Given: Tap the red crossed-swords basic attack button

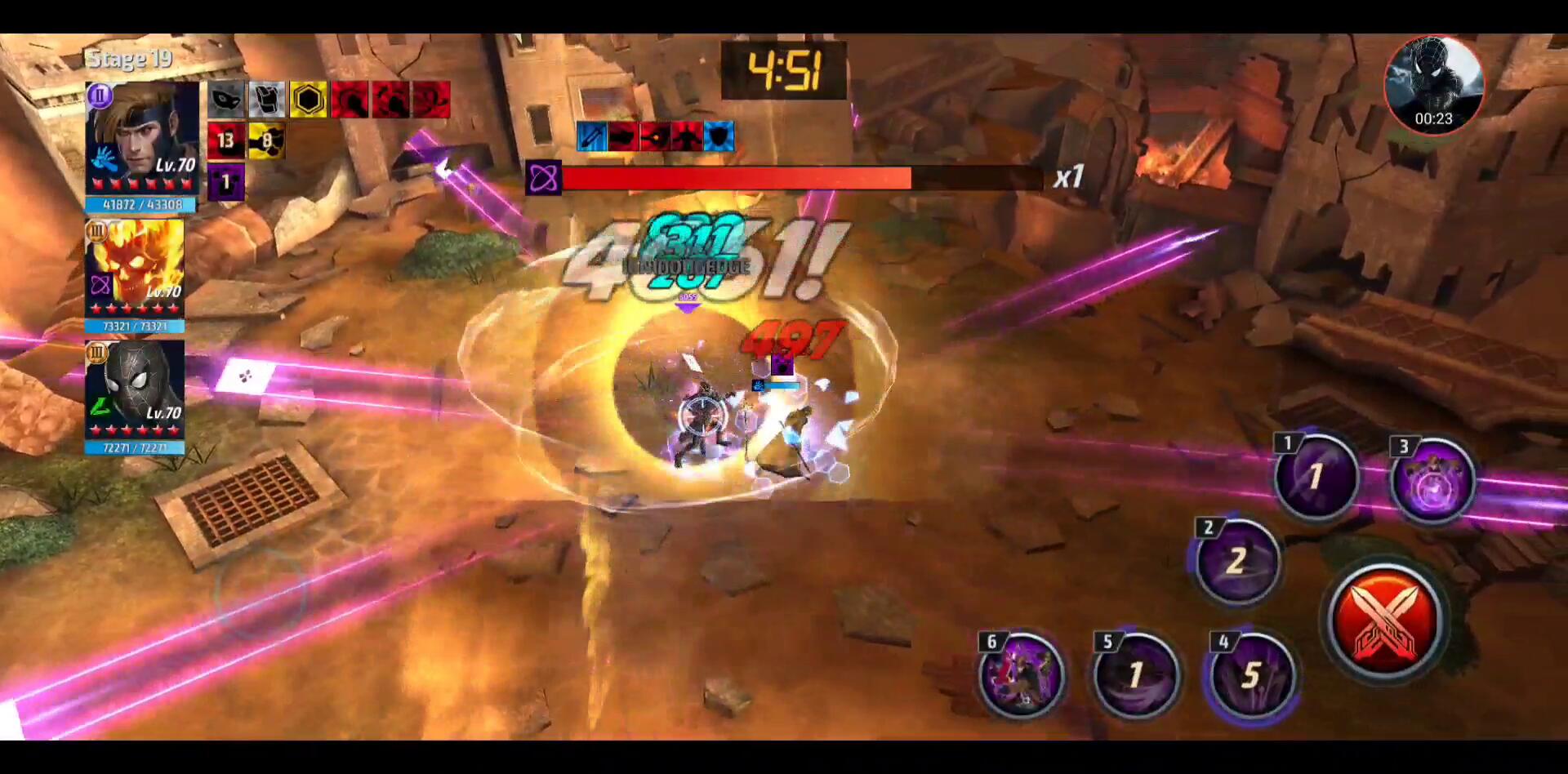Looking at the screenshot, I should tap(1385, 622).
